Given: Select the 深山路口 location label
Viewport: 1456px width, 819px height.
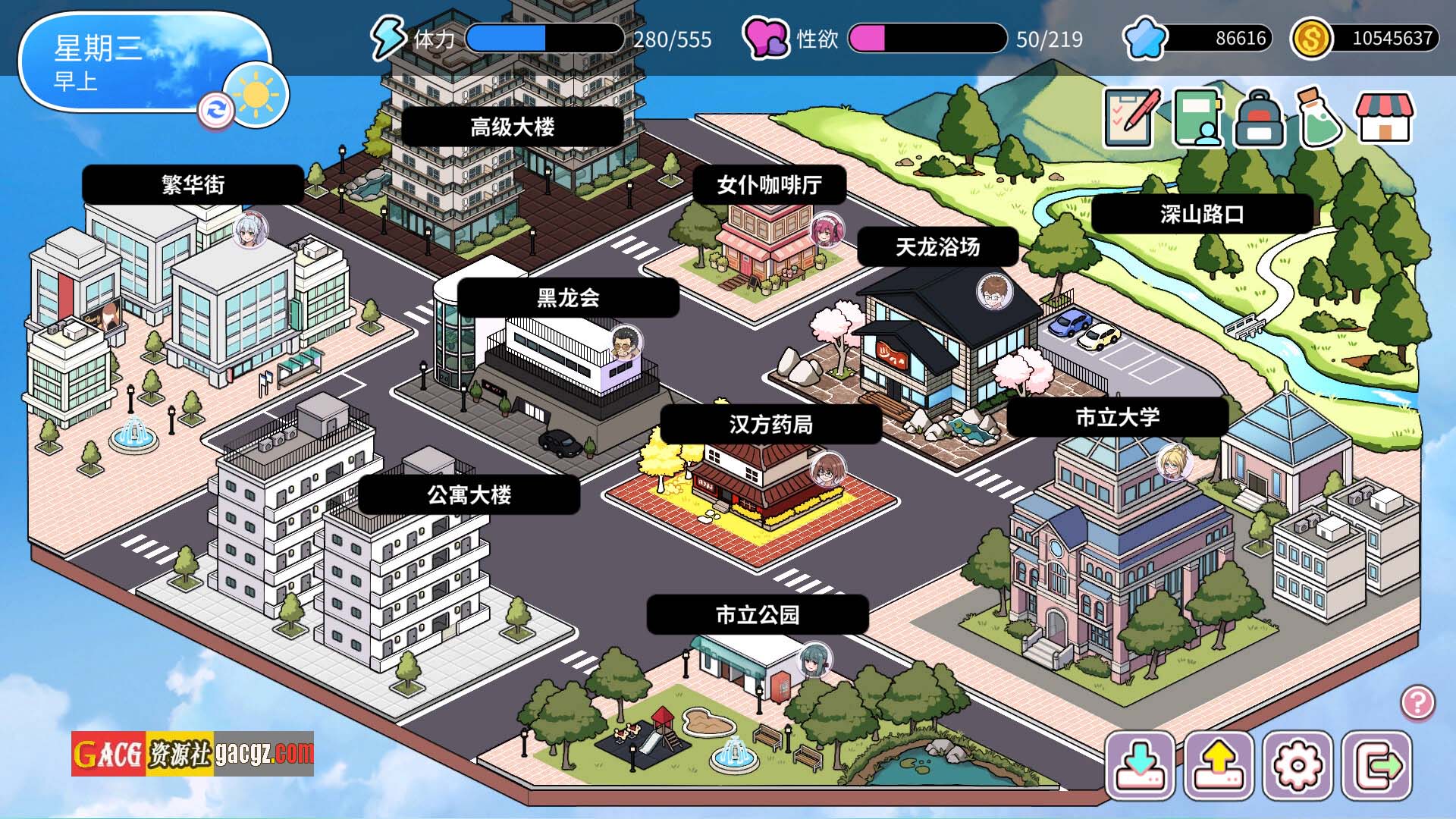Looking at the screenshot, I should point(1202,214).
